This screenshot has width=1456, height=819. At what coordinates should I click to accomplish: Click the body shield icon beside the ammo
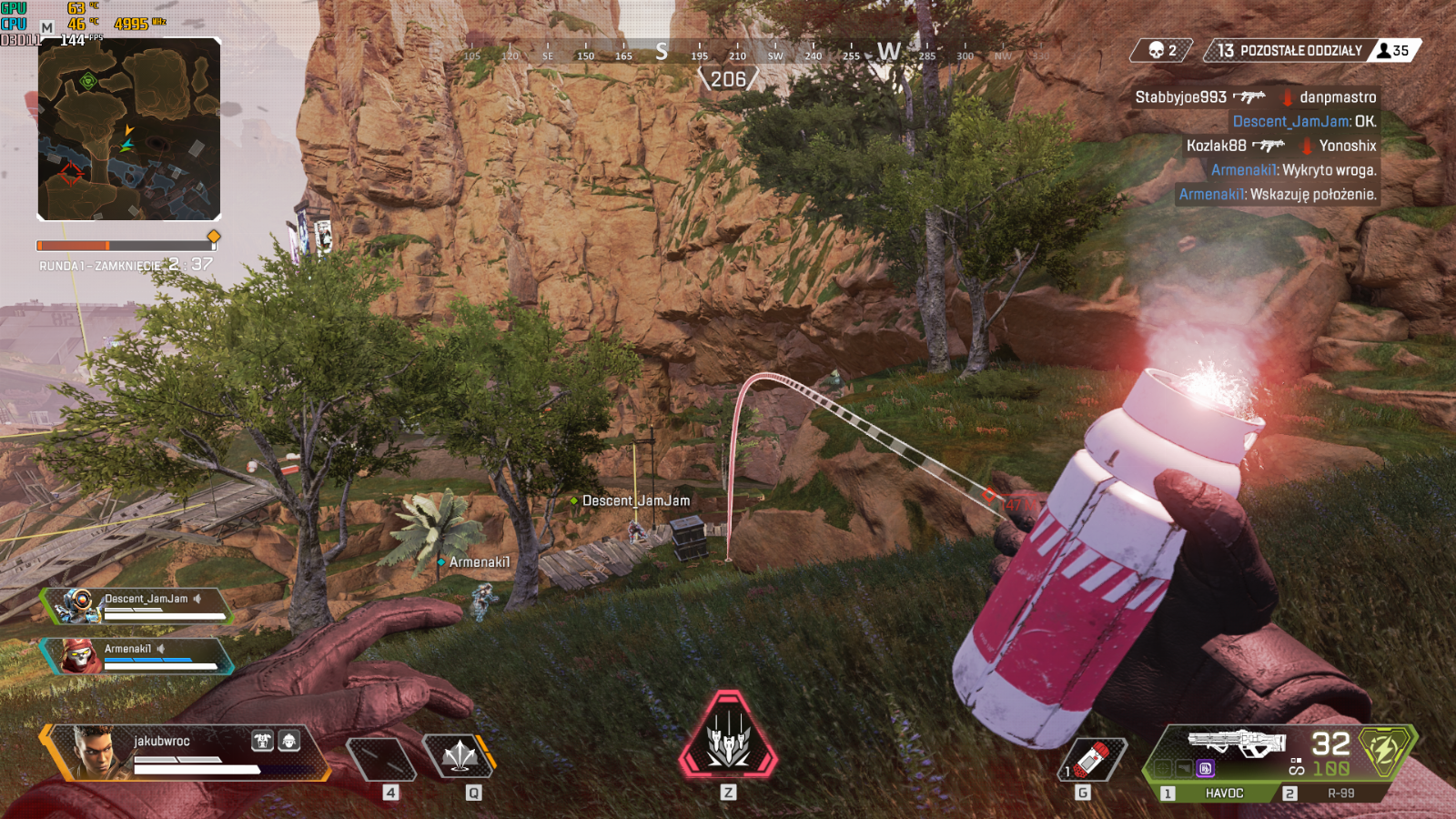point(1383,751)
